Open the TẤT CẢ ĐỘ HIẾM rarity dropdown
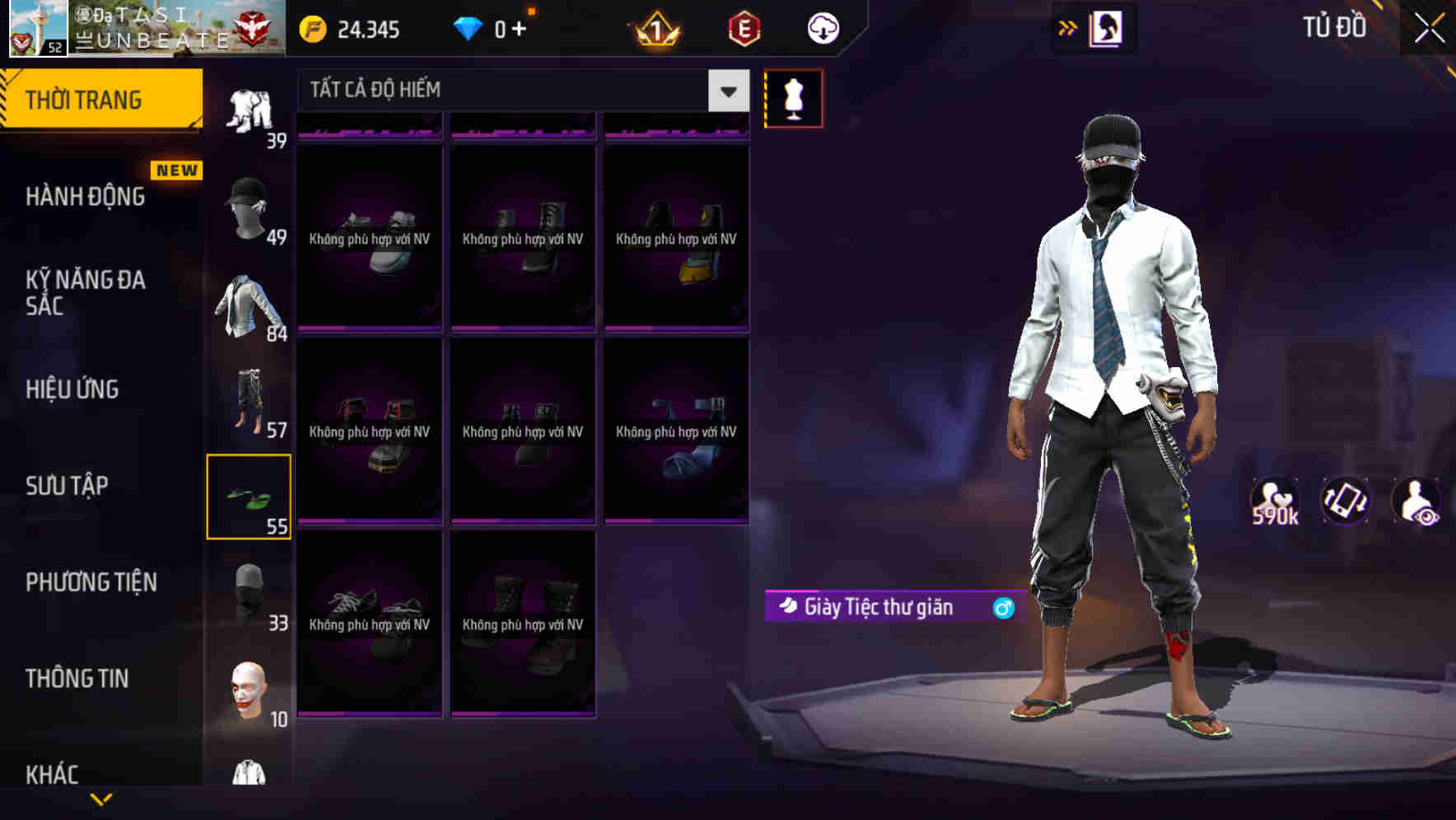Image resolution: width=1456 pixels, height=820 pixels. pyautogui.click(x=519, y=91)
